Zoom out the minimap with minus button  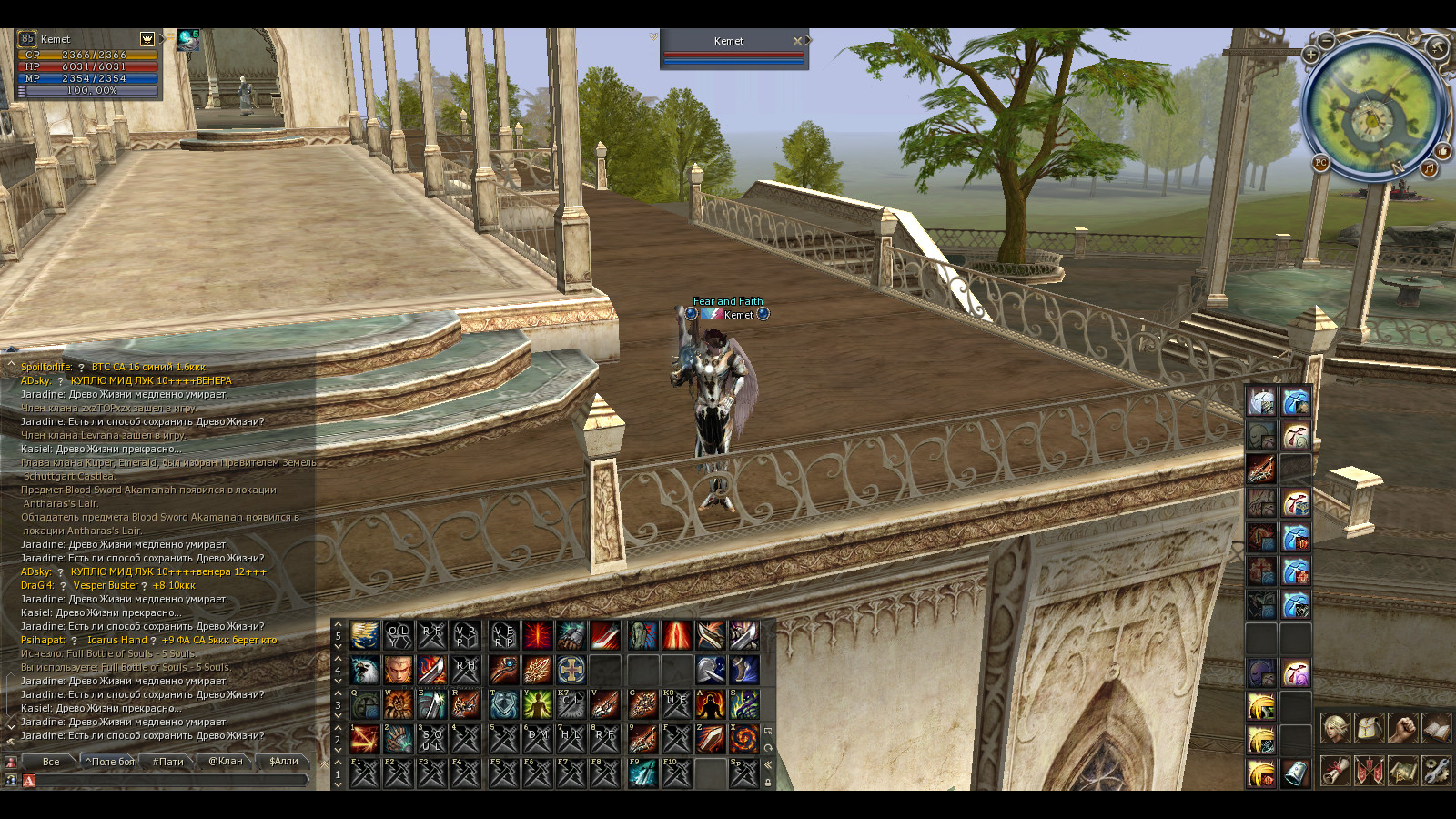click(x=1328, y=41)
